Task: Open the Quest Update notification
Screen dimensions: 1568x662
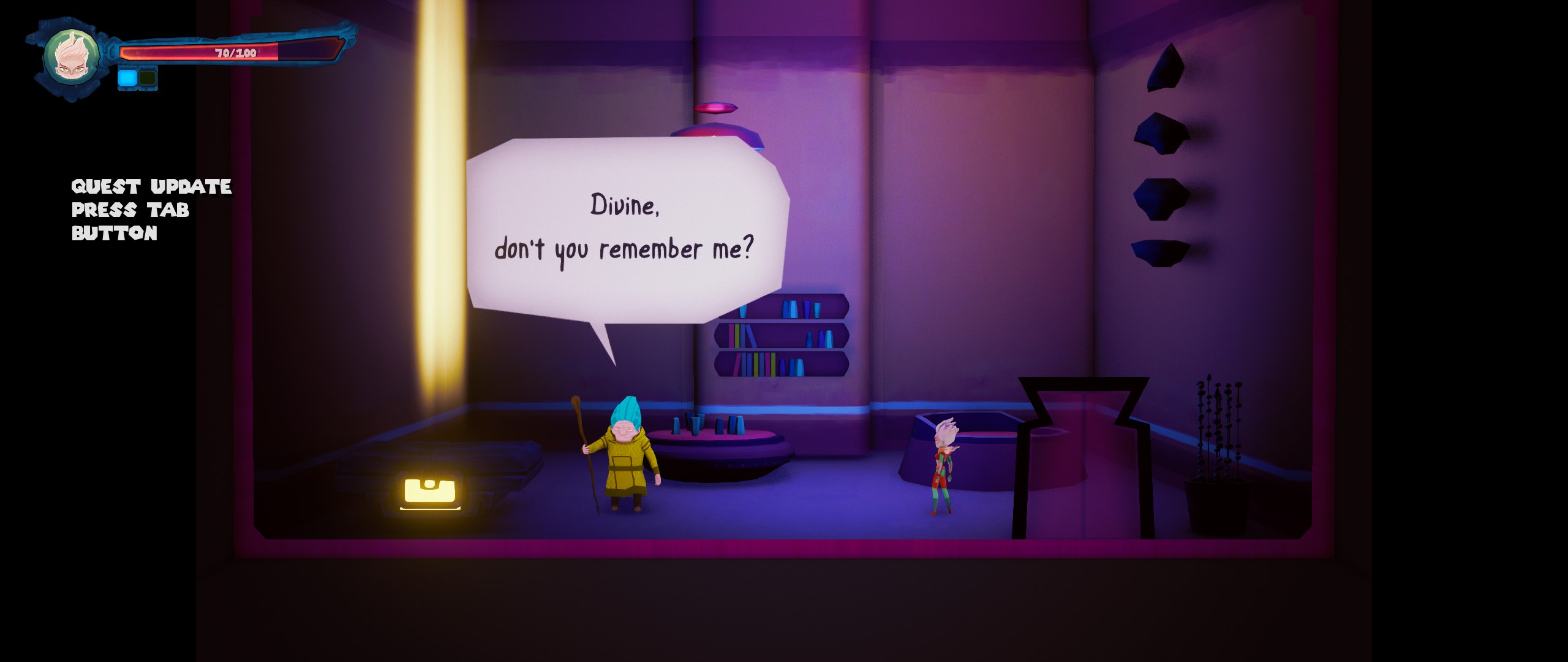Action: tap(151, 210)
